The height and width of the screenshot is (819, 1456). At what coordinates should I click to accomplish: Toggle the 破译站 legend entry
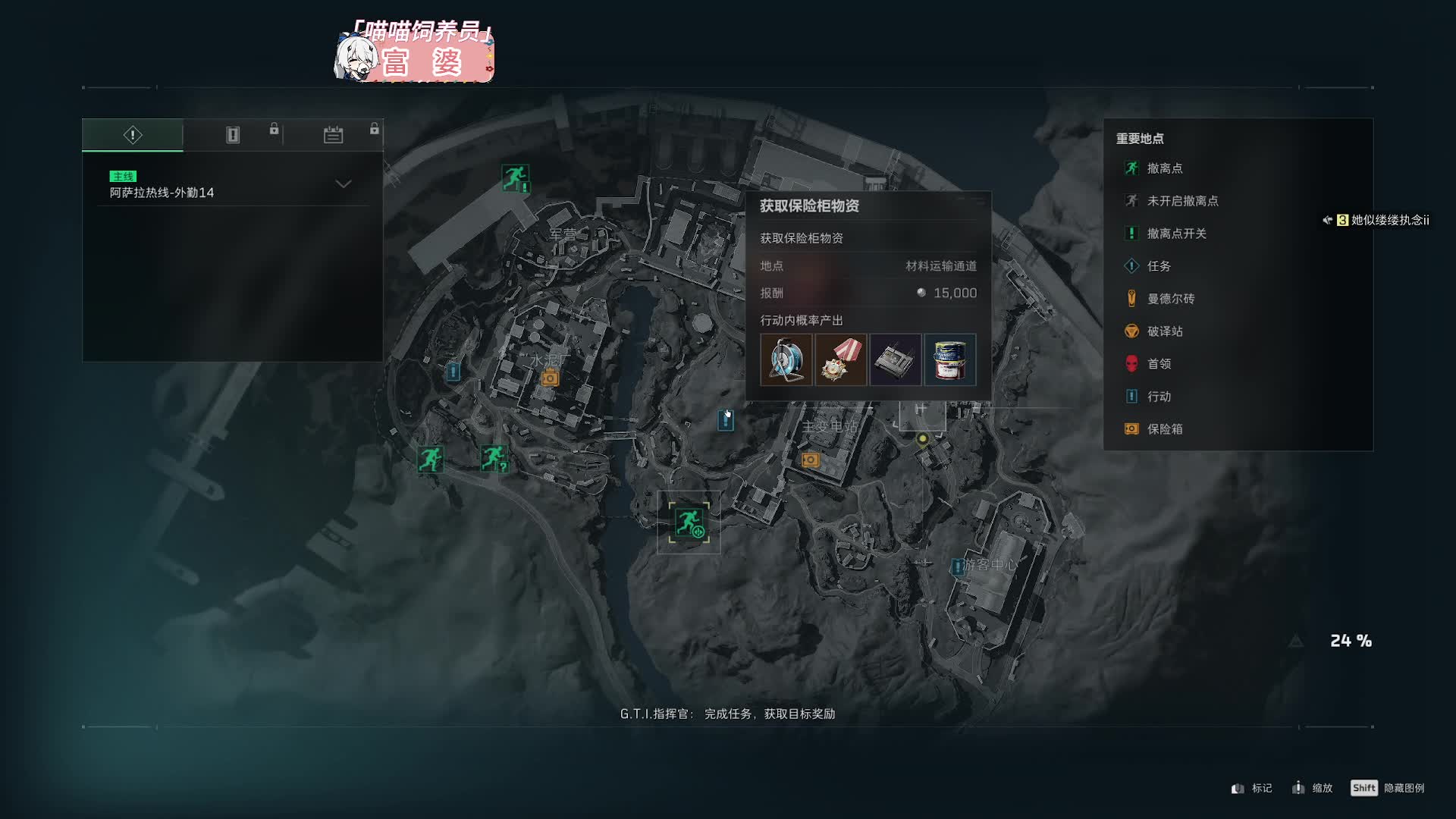click(1164, 331)
